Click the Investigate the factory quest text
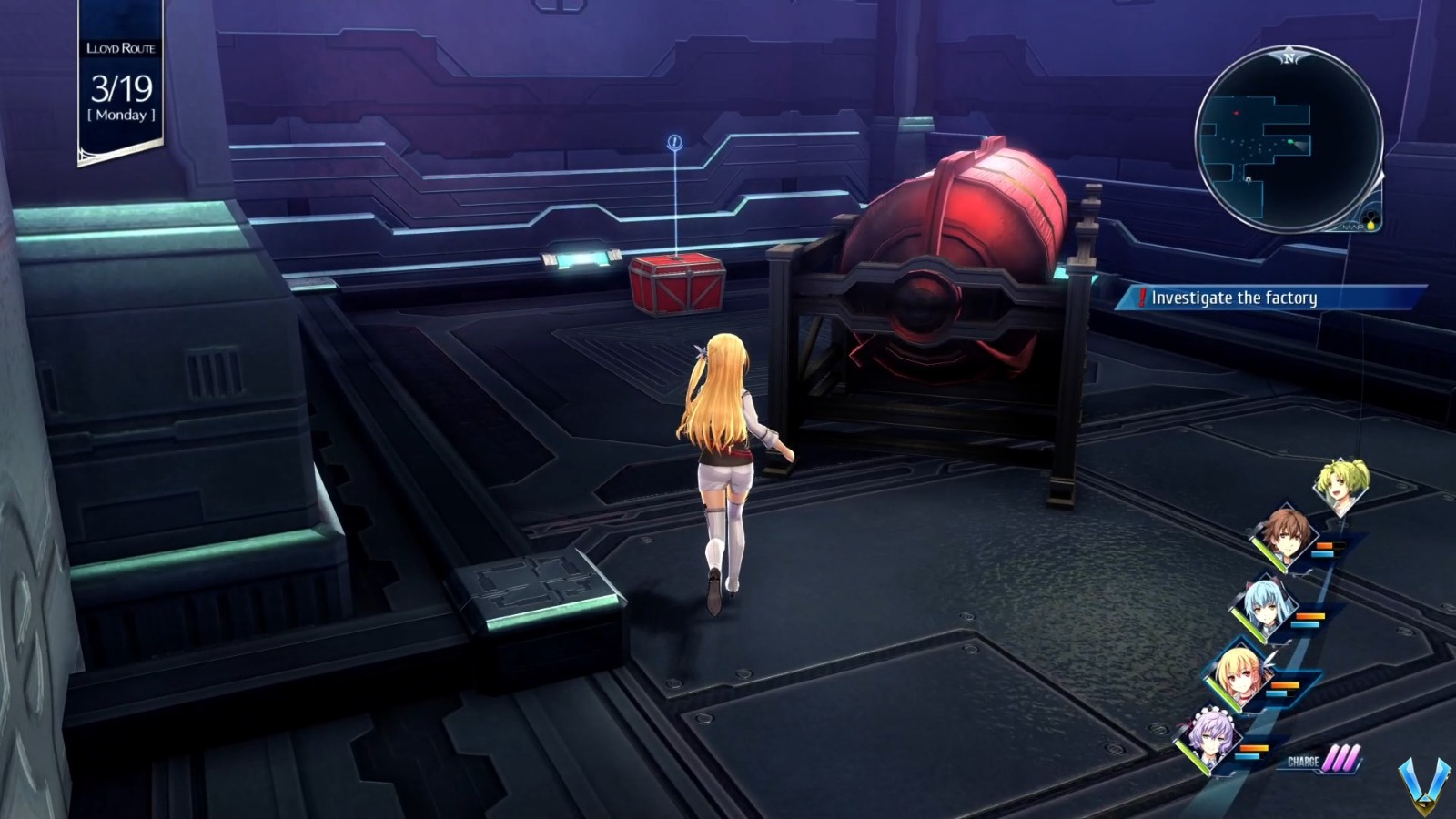The image size is (1456, 819). point(1236,297)
